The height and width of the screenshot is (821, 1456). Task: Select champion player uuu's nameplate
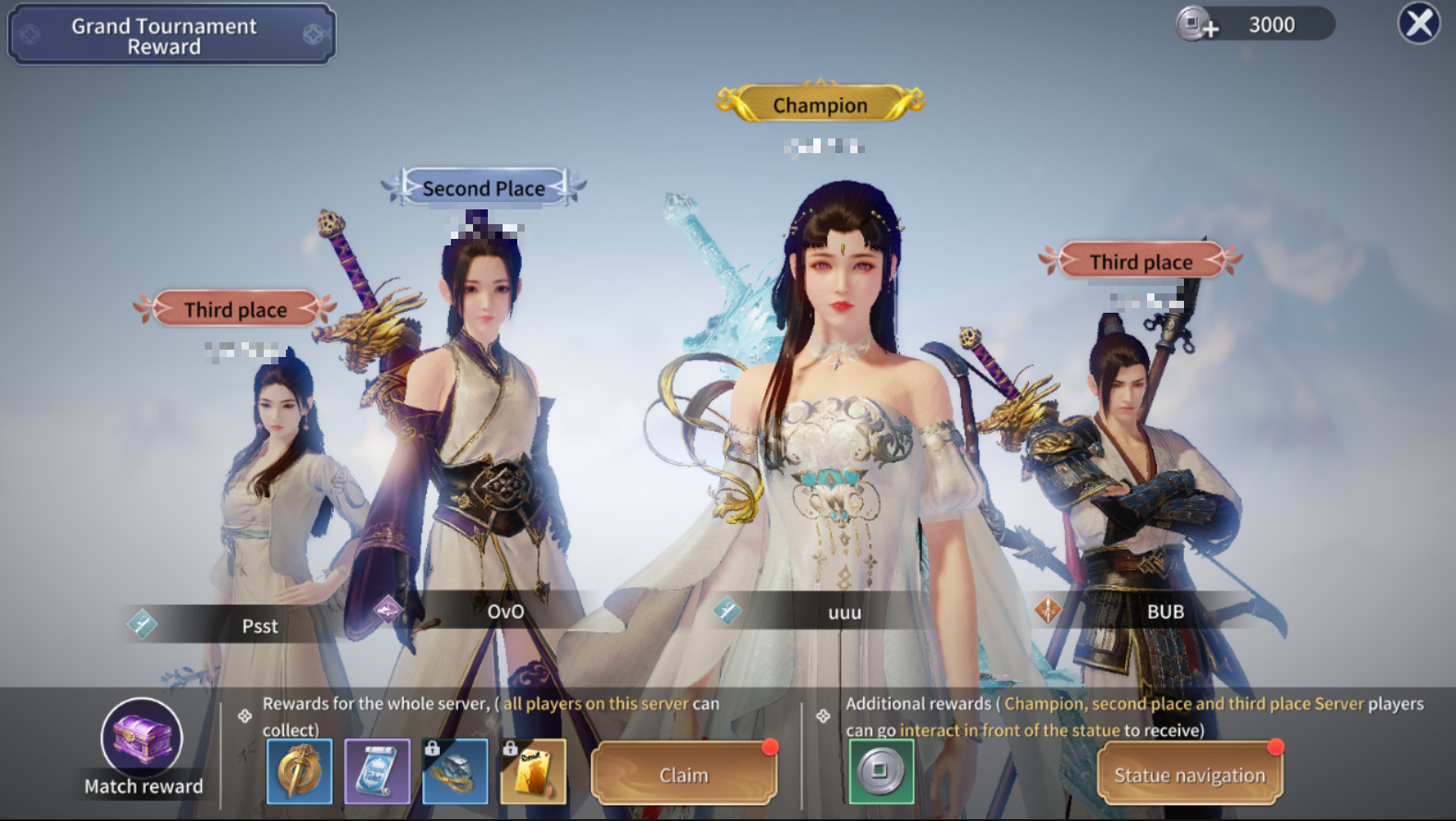844,612
